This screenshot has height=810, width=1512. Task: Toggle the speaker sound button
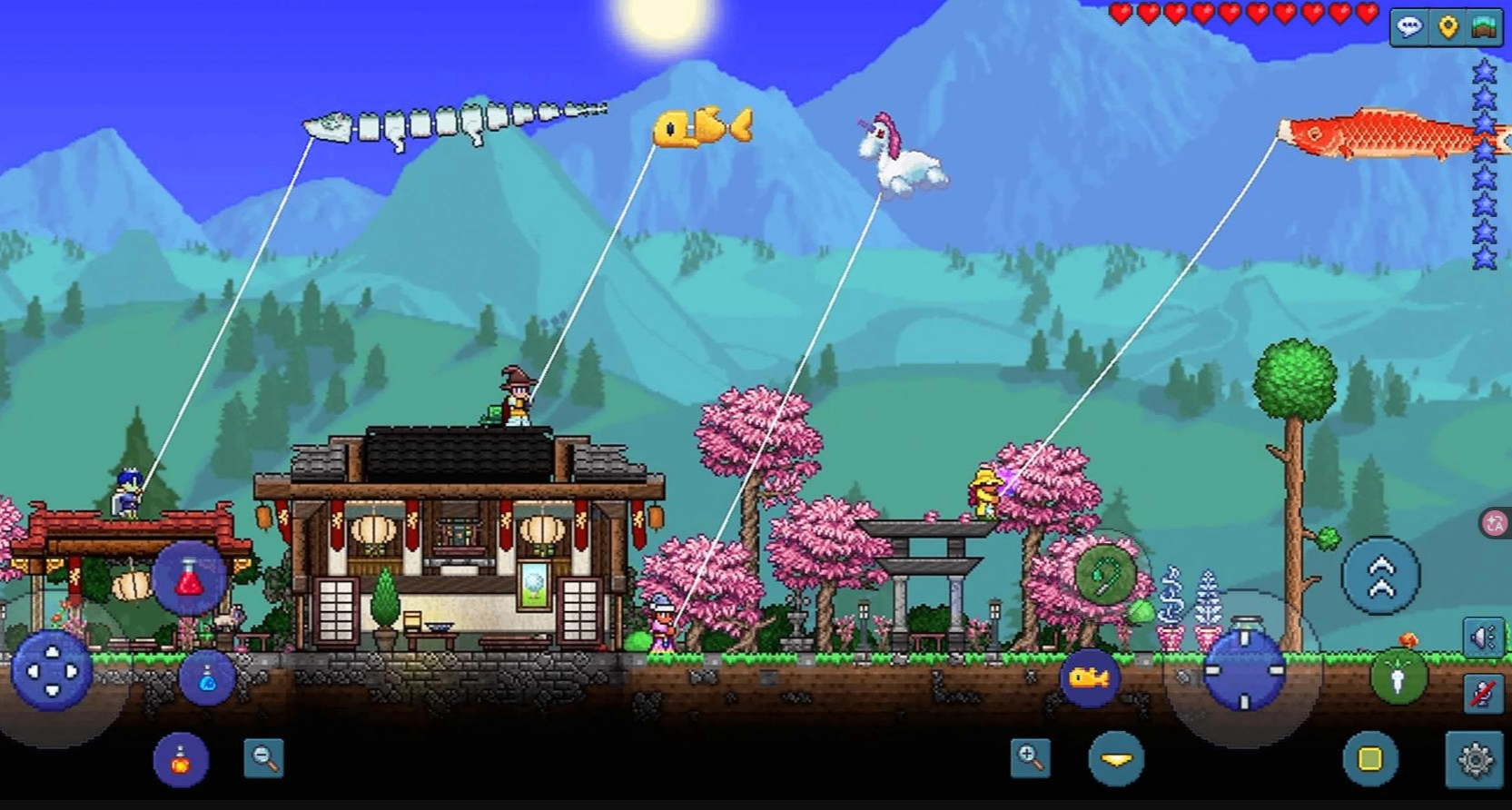(x=1482, y=638)
